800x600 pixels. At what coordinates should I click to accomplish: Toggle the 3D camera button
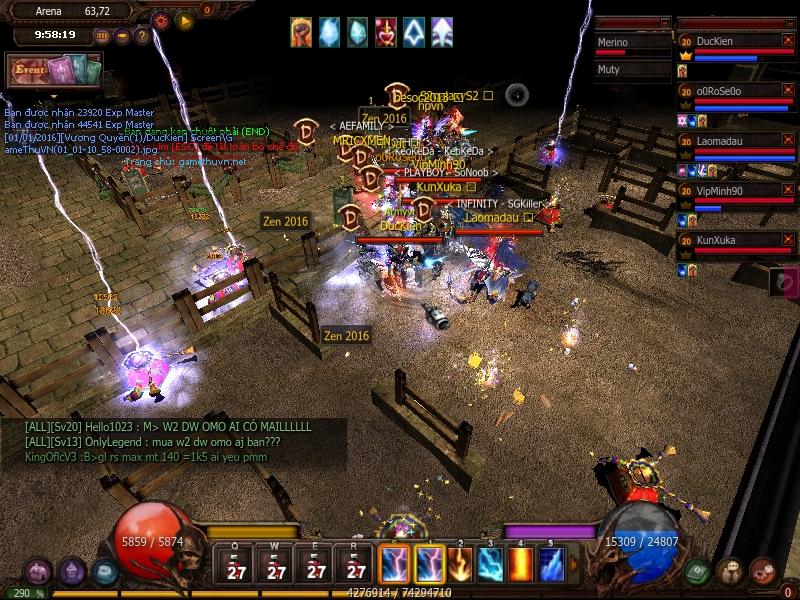coord(102,35)
